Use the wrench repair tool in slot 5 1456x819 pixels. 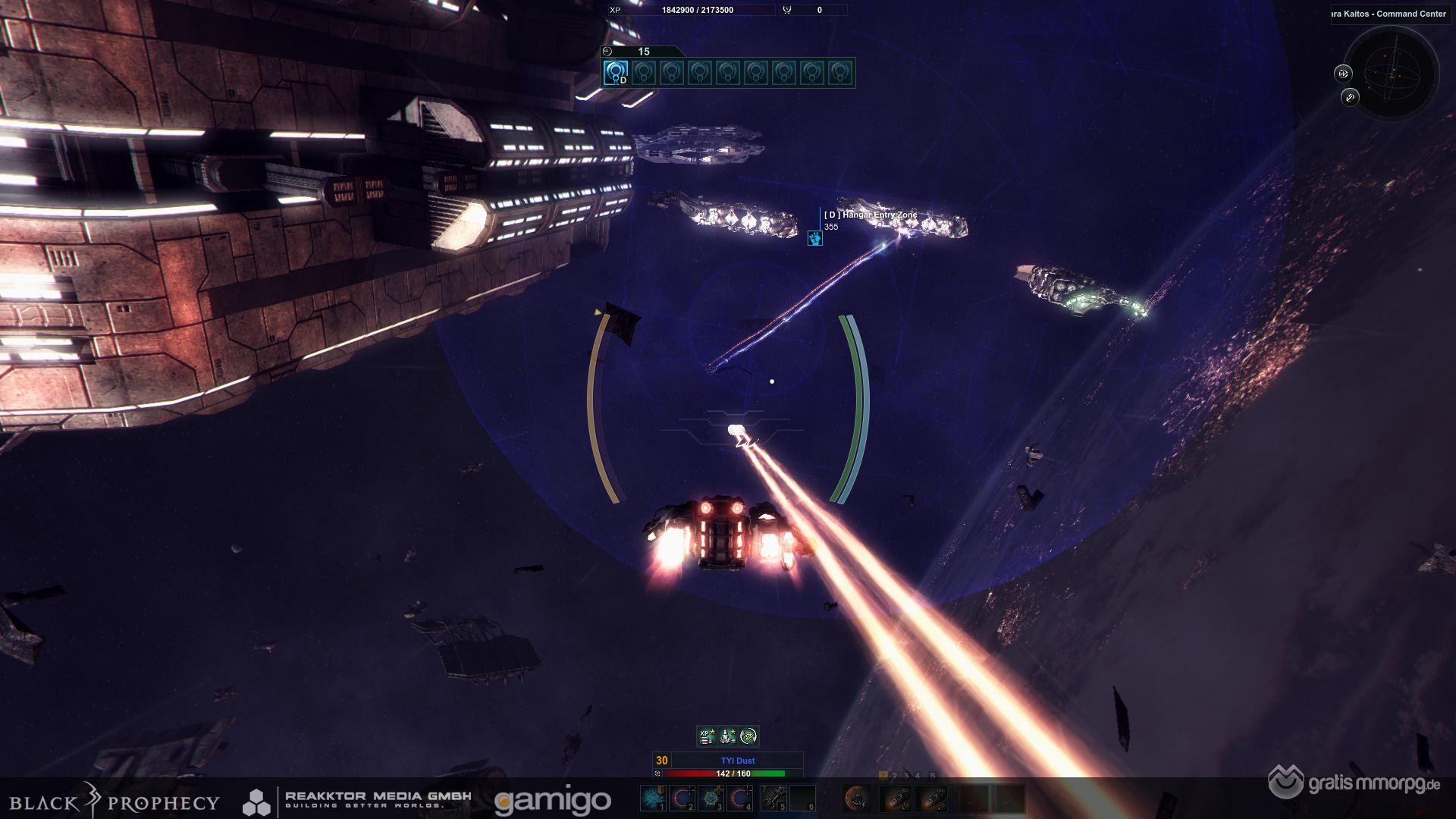(x=773, y=798)
